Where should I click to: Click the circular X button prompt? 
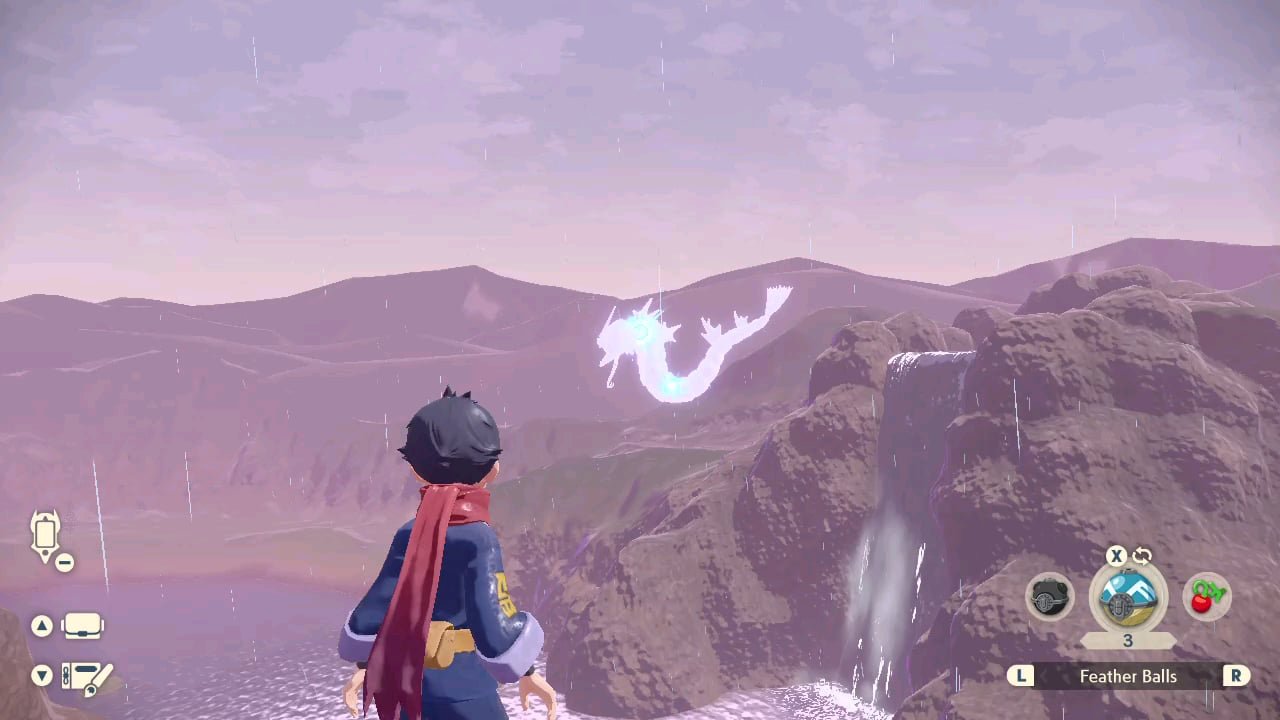(x=1116, y=556)
